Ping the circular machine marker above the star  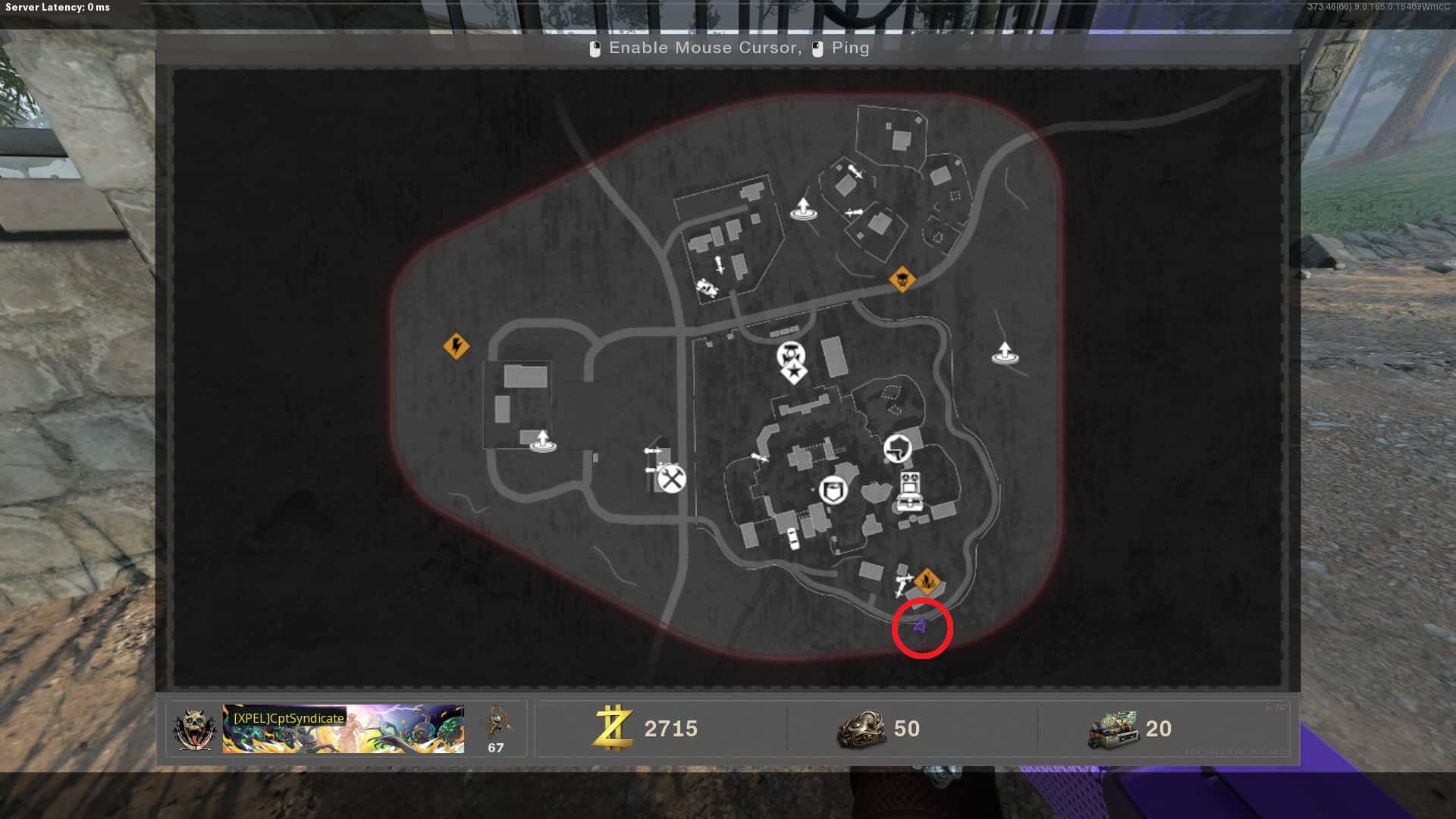pyautogui.click(x=791, y=353)
